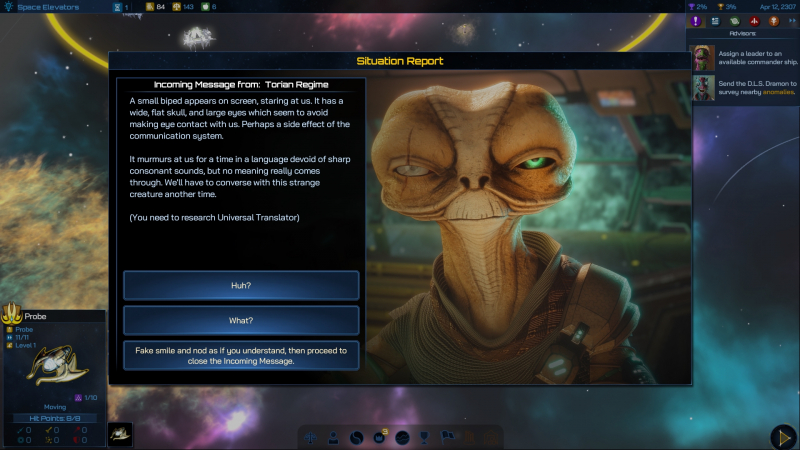Click the end turn arrow button
Screen dimensions: 800x450
pos(783,437)
